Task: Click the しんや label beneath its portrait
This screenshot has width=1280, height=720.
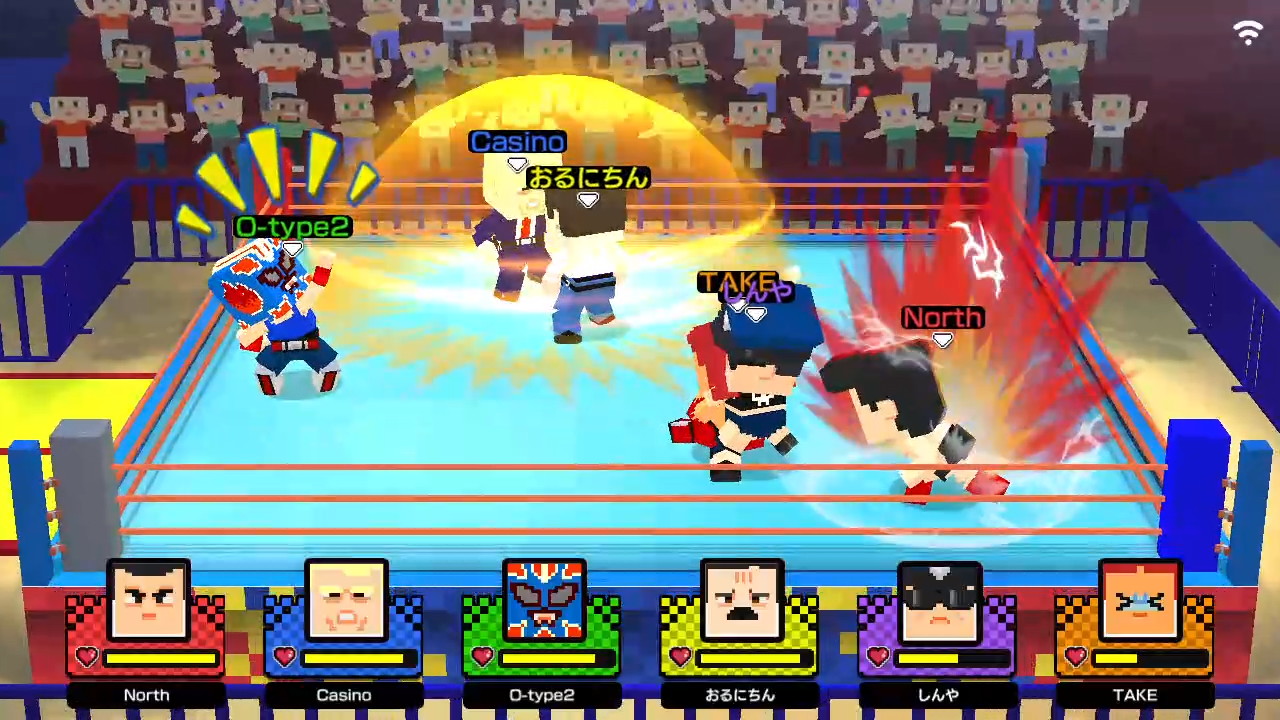Action: tap(937, 694)
